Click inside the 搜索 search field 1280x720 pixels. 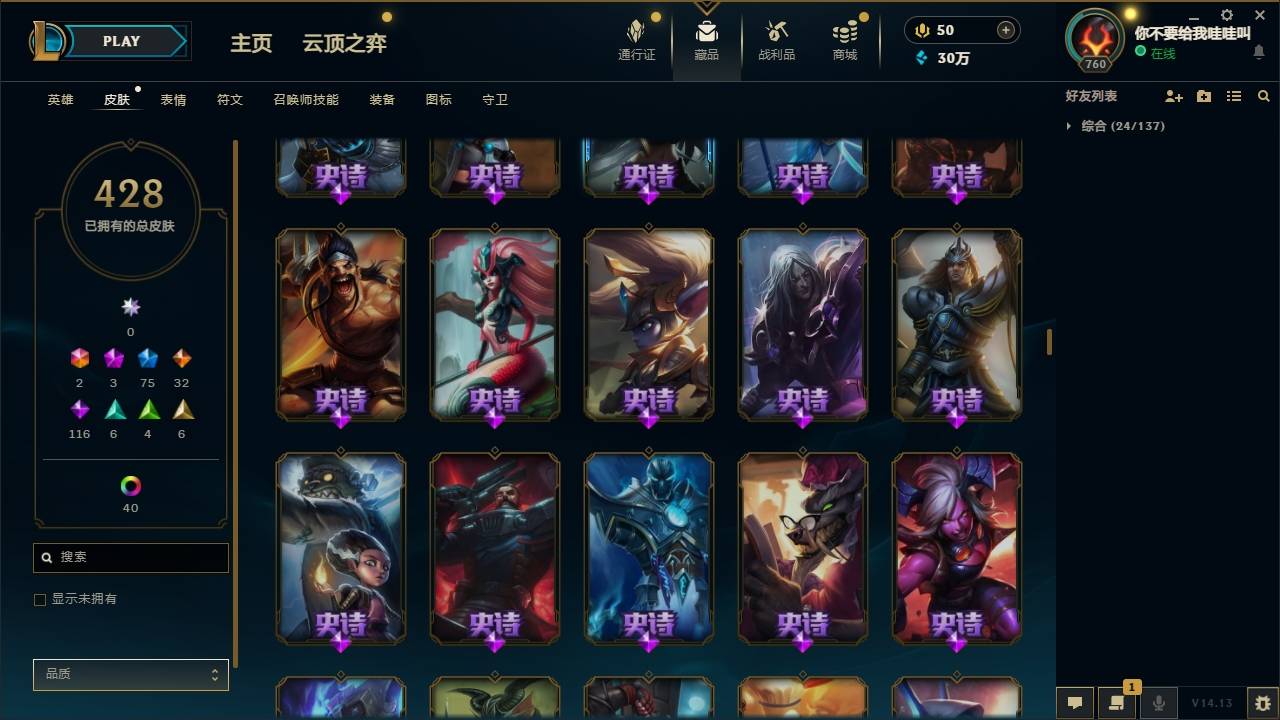coord(130,557)
